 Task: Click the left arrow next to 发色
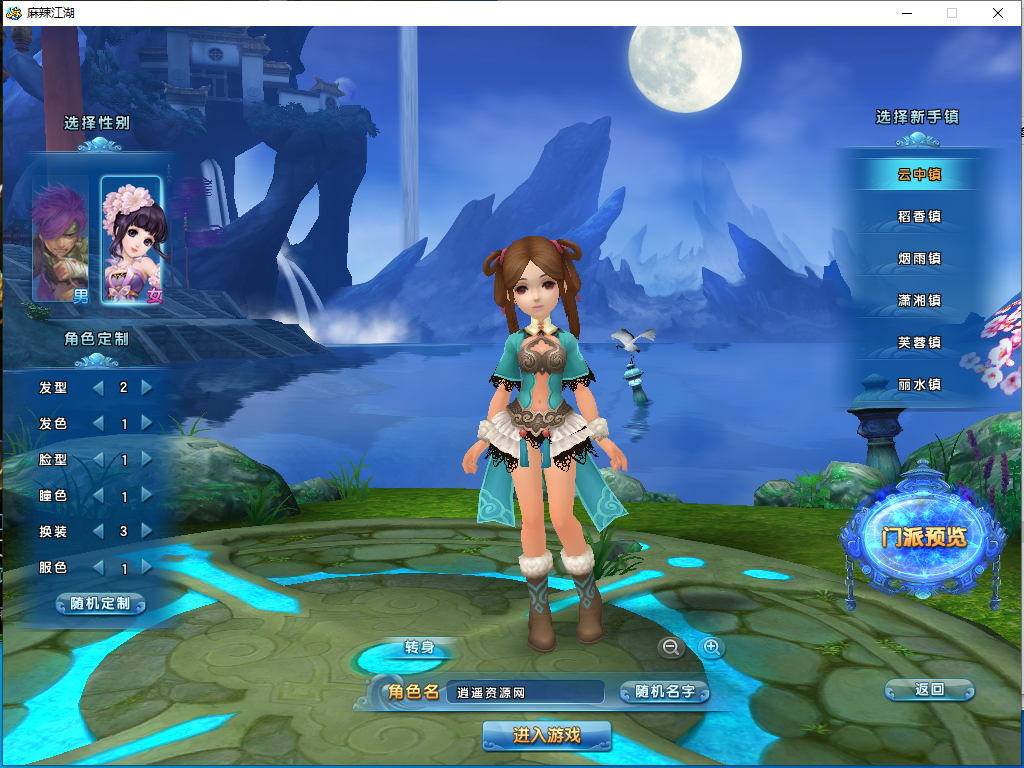pos(98,423)
